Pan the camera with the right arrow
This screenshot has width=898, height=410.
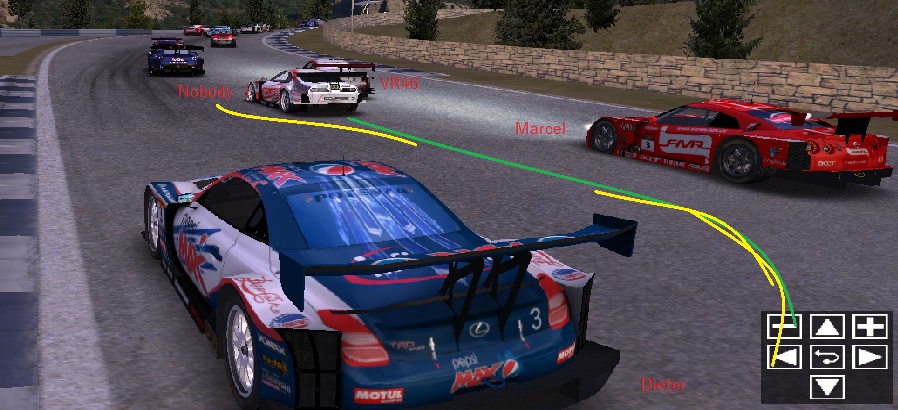click(871, 357)
